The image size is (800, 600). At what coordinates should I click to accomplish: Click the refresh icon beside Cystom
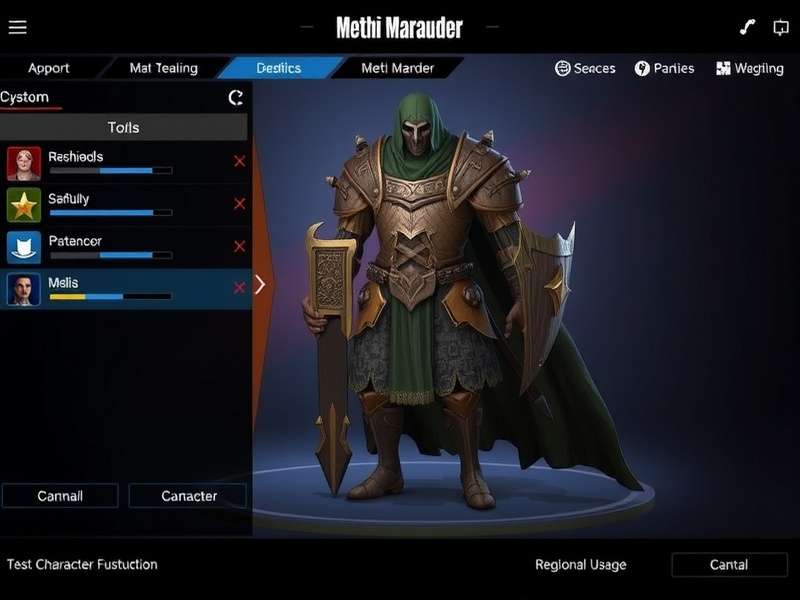pyautogui.click(x=236, y=97)
